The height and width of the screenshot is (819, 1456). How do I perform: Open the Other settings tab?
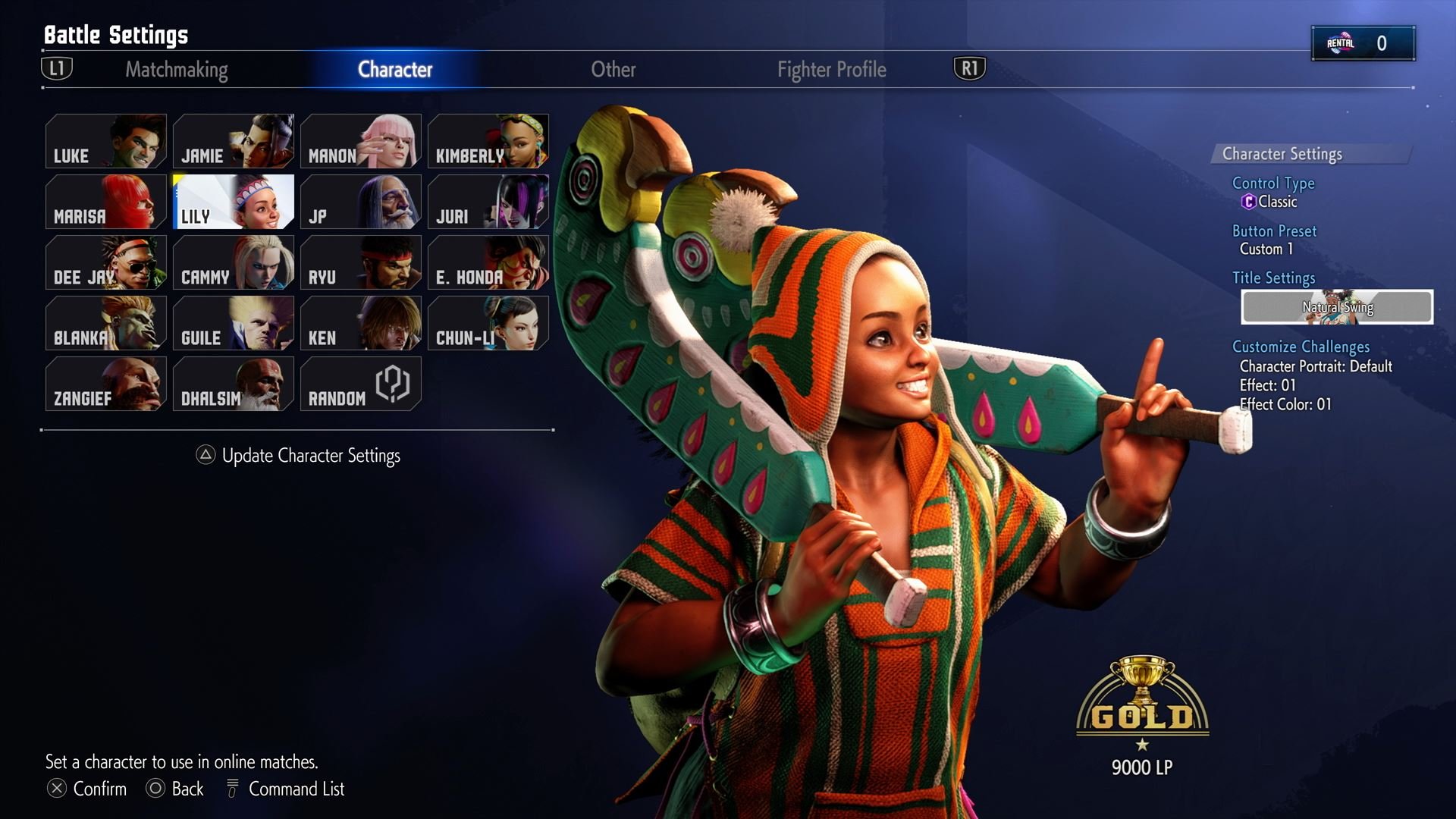613,70
